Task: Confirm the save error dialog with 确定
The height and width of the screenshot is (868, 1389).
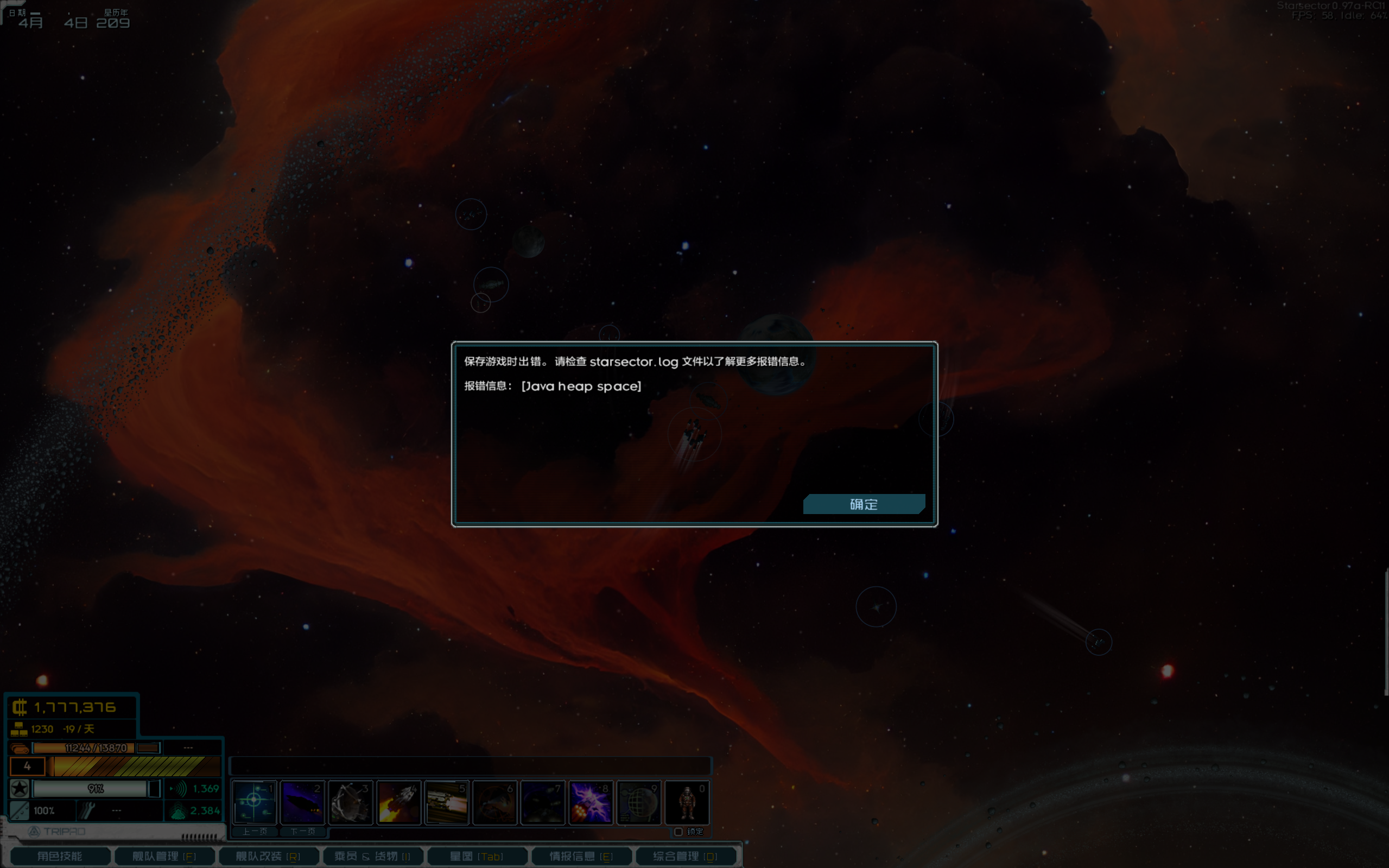Action: click(x=863, y=504)
